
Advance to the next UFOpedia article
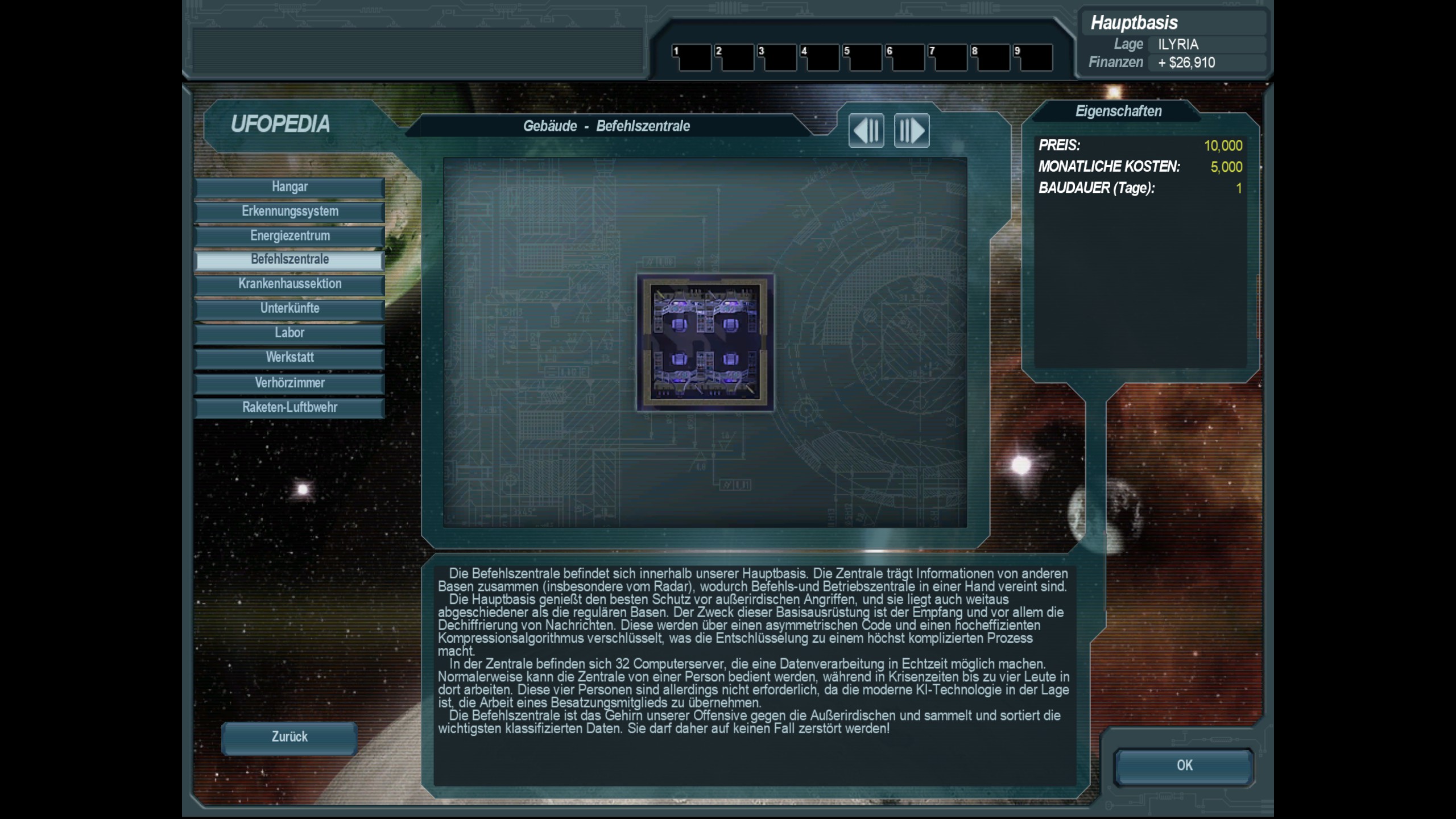911,130
